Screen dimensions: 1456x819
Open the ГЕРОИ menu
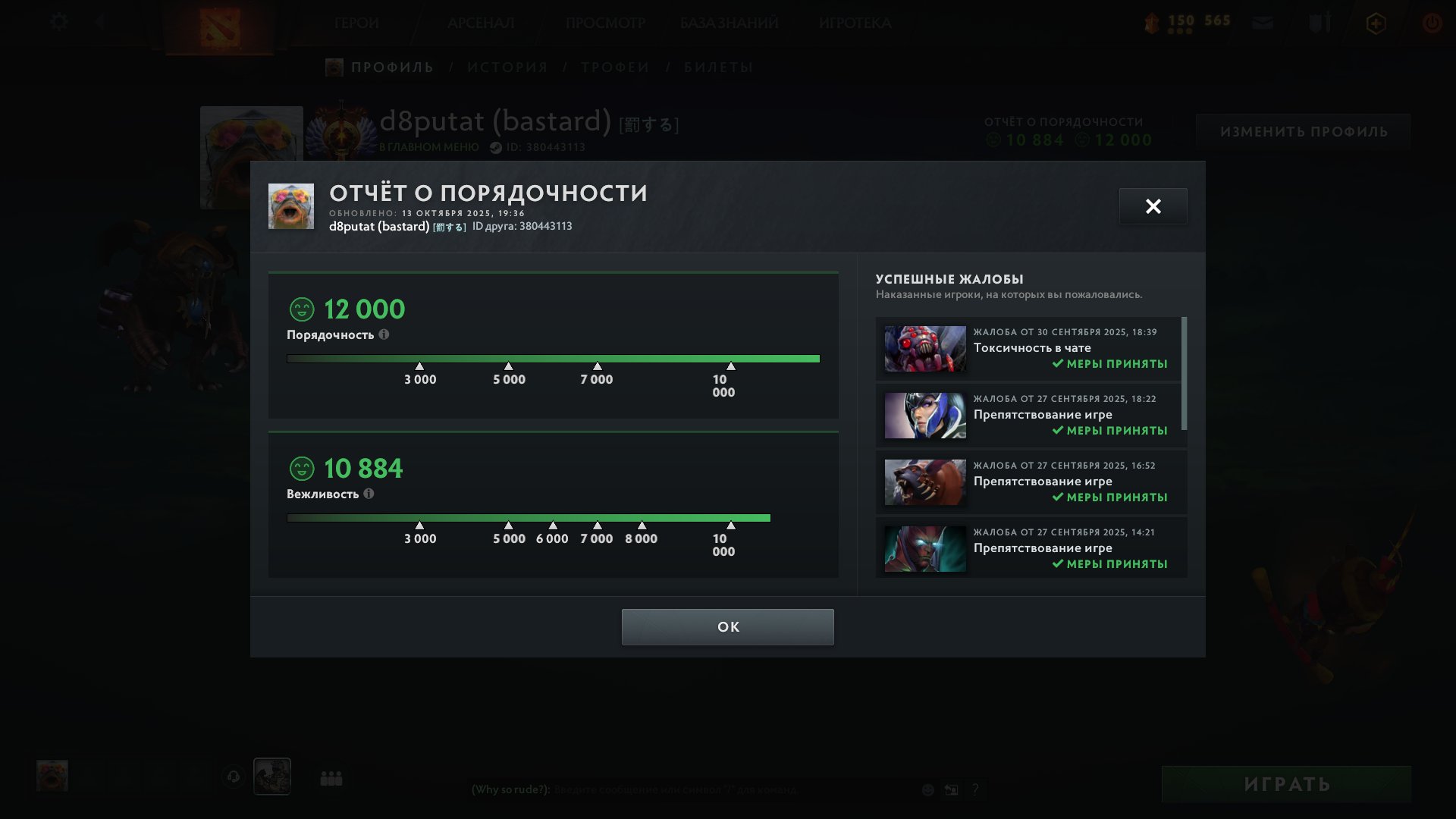point(356,23)
